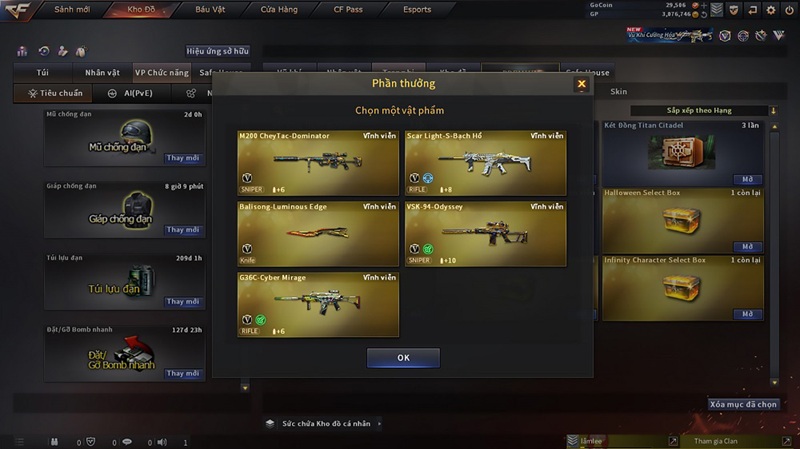Select the Túi inventory tab

point(42,73)
